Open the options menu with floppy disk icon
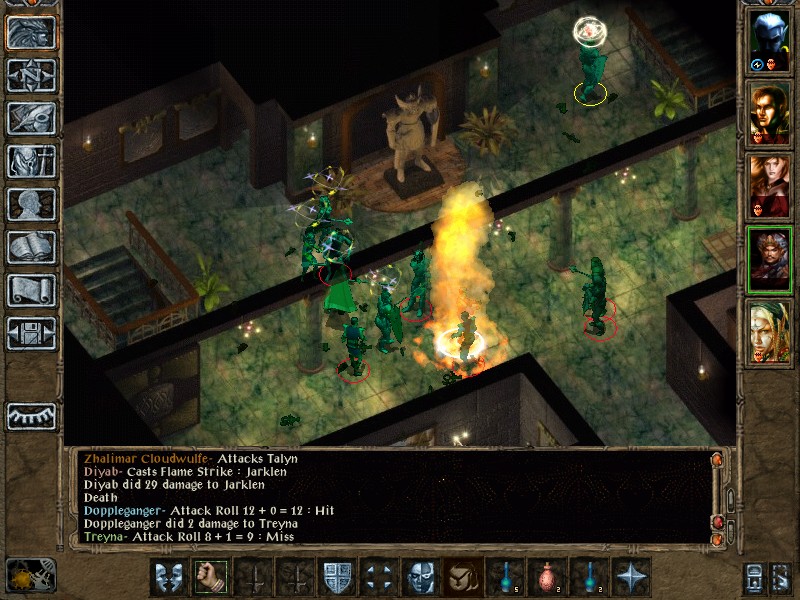Image resolution: width=800 pixels, height=600 pixels. click(x=30, y=333)
